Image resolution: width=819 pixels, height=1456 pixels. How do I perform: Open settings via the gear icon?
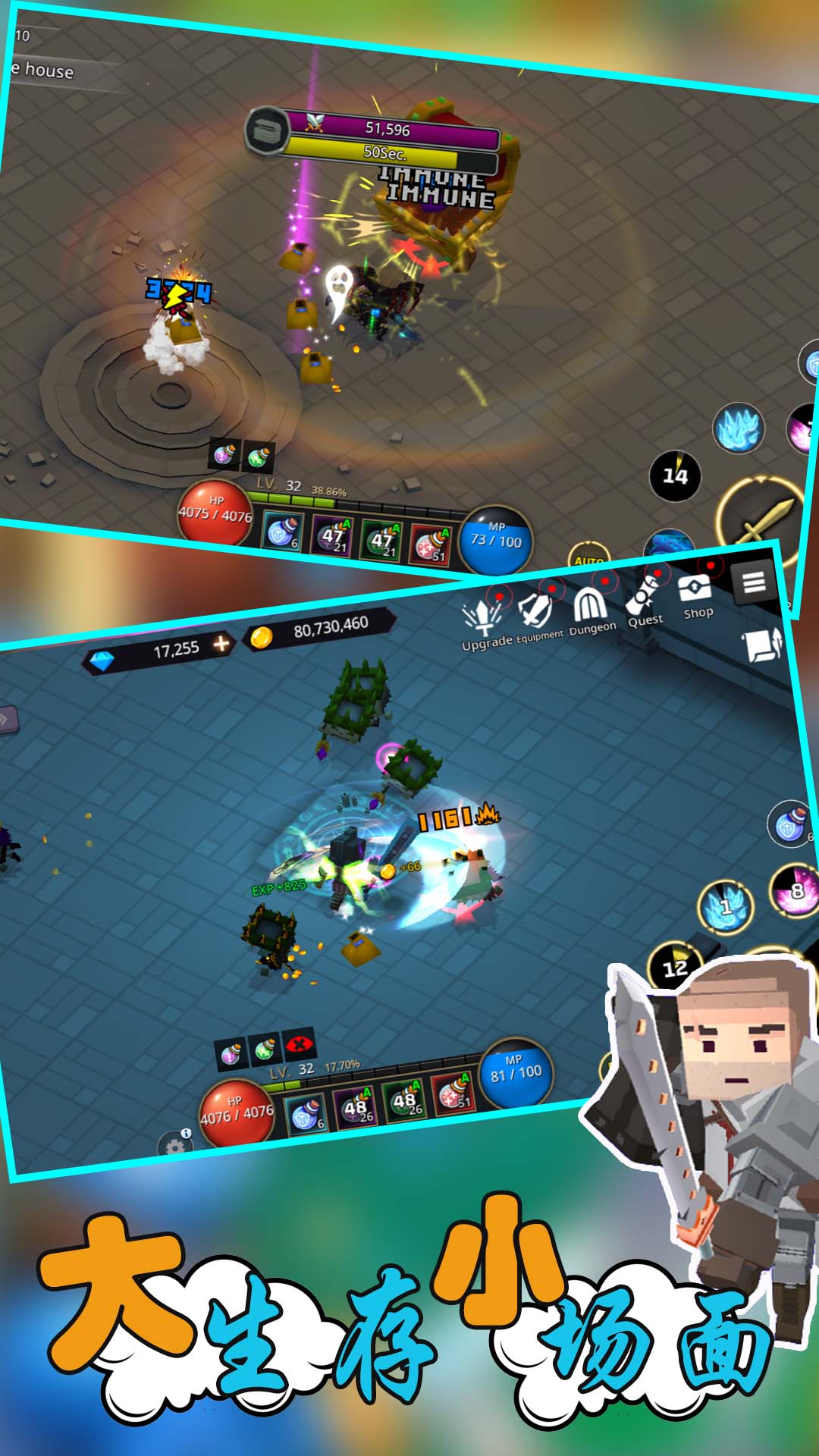point(175,1146)
